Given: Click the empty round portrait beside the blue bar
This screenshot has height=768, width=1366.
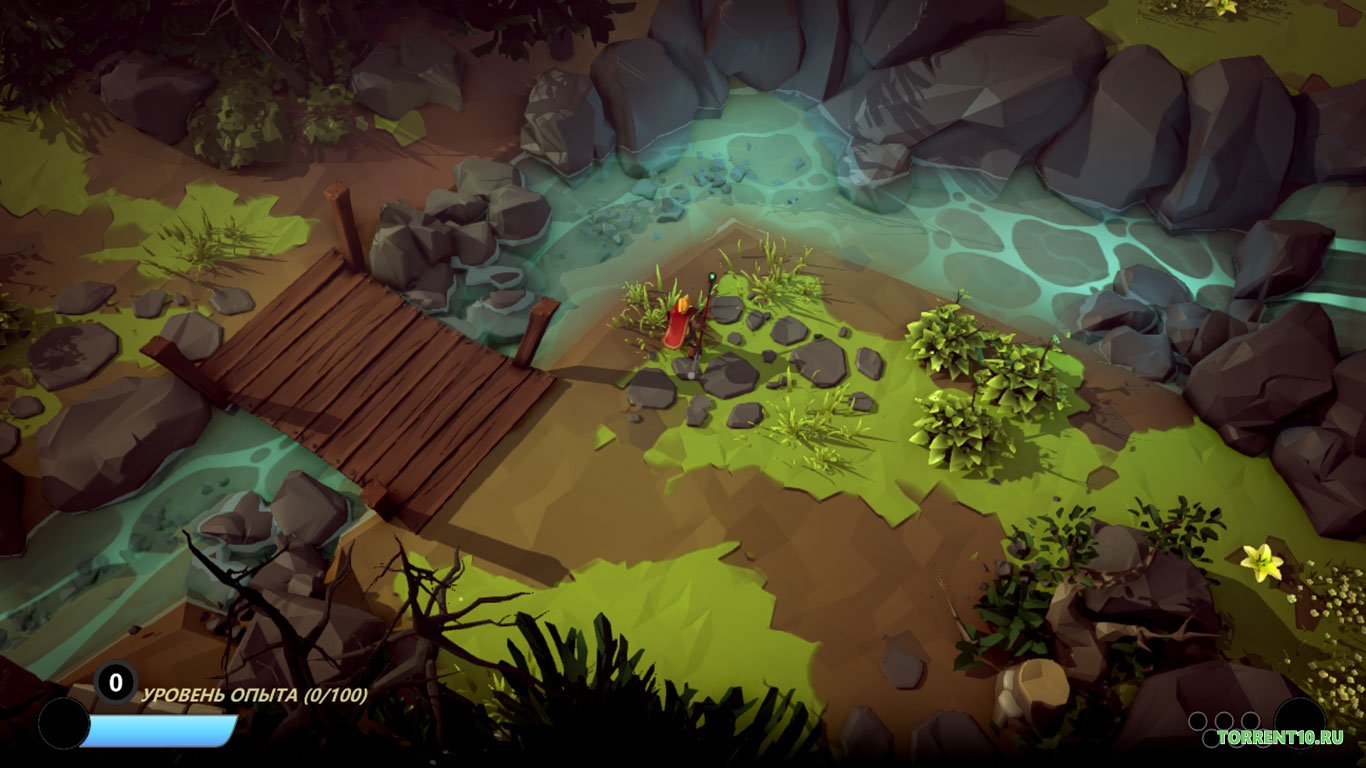Looking at the screenshot, I should pyautogui.click(x=63, y=723).
